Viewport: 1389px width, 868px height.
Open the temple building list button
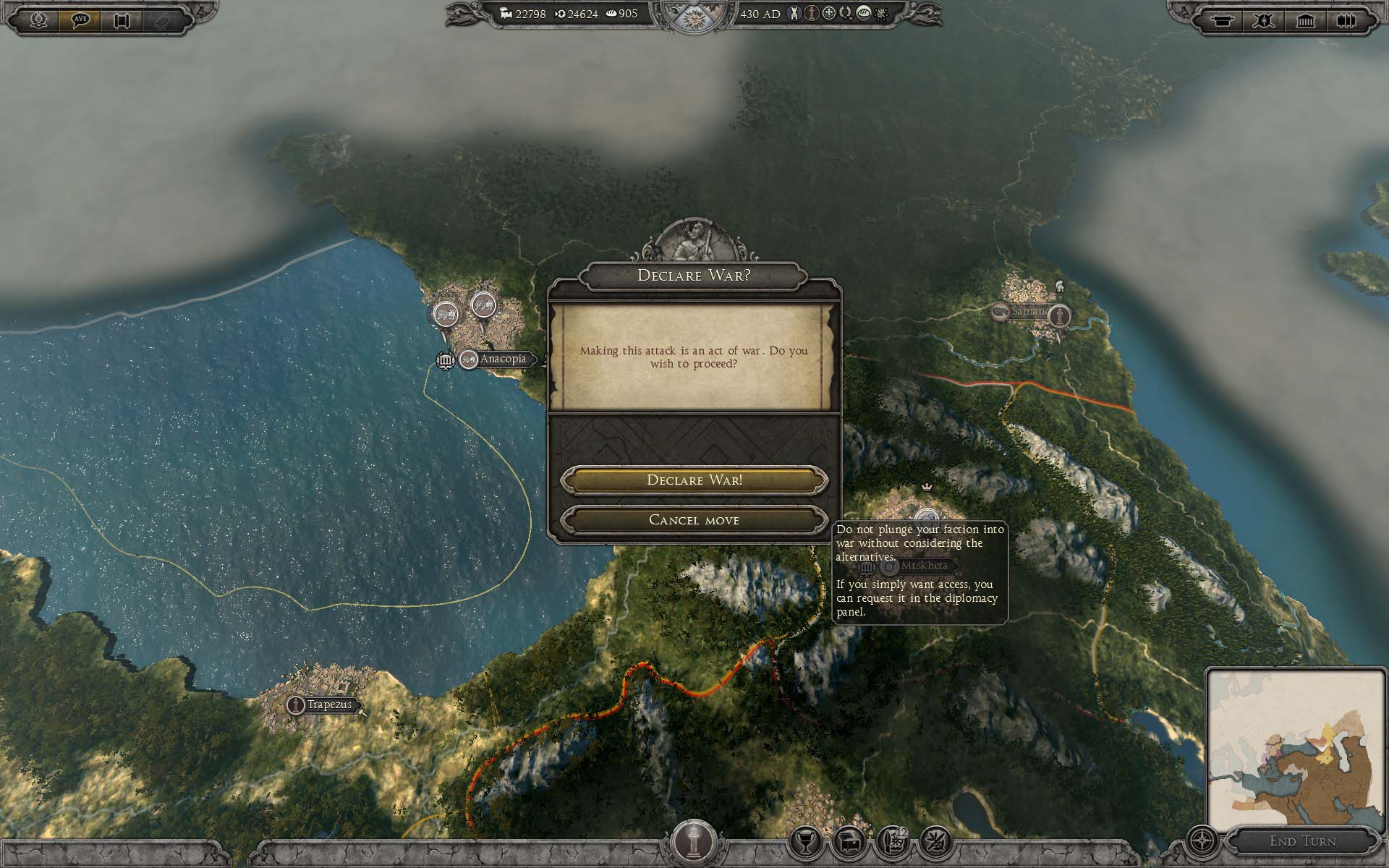coord(1305,20)
